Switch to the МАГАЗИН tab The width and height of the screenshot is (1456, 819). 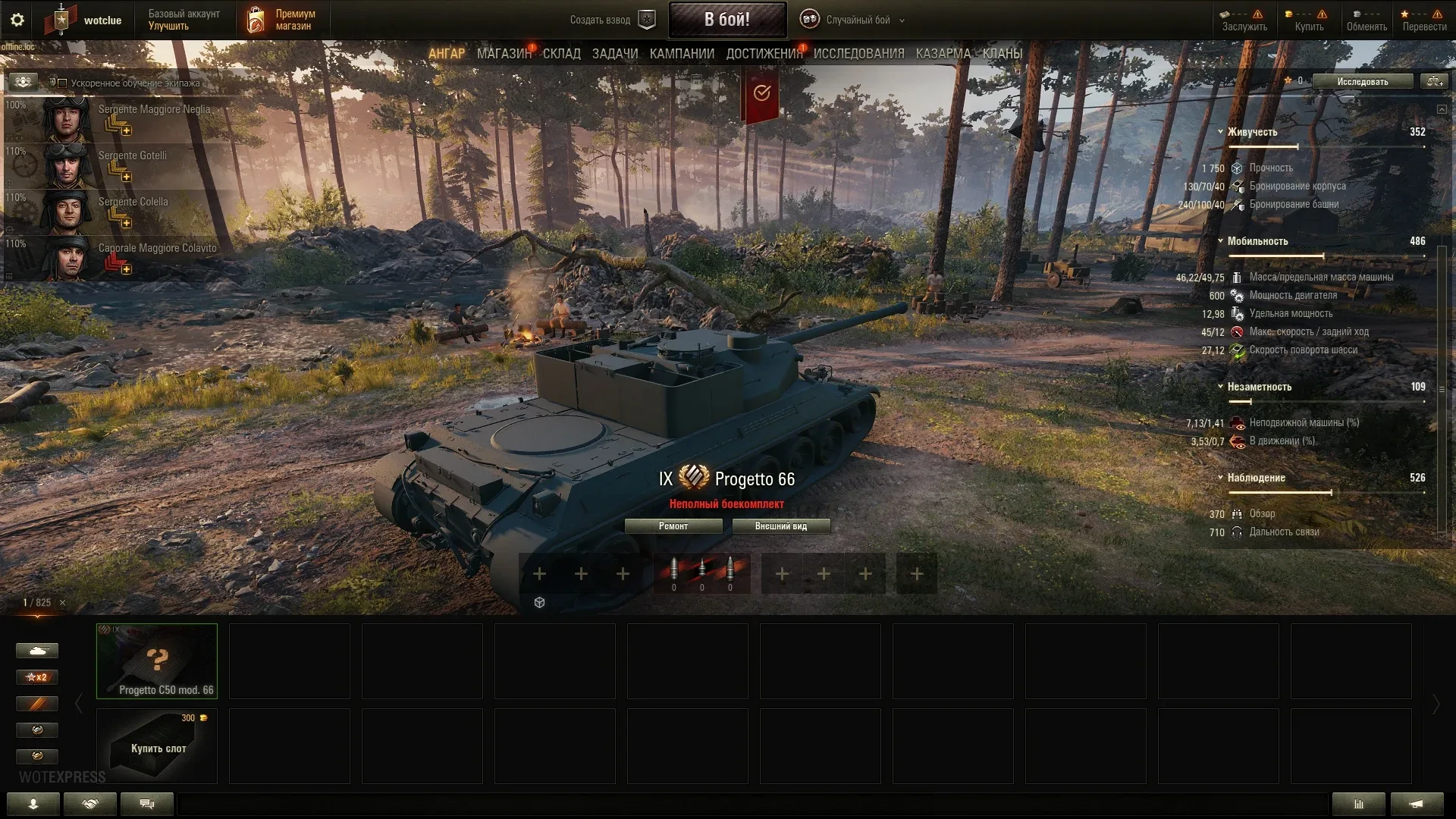tap(504, 54)
